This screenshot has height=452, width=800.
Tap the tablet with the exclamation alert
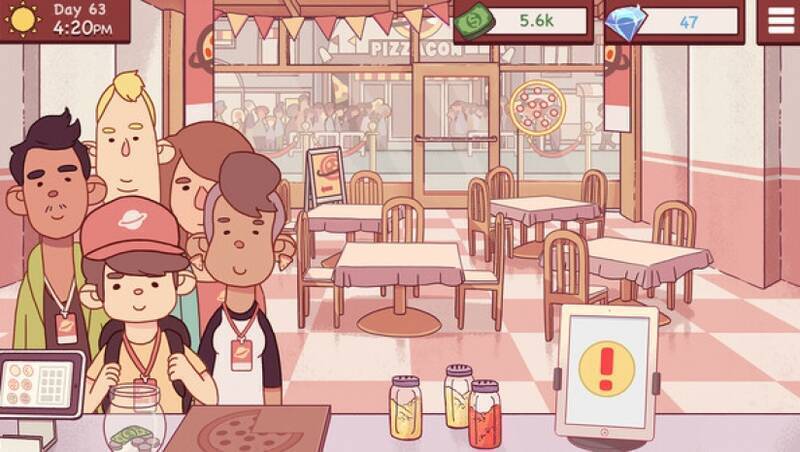[x=607, y=369]
